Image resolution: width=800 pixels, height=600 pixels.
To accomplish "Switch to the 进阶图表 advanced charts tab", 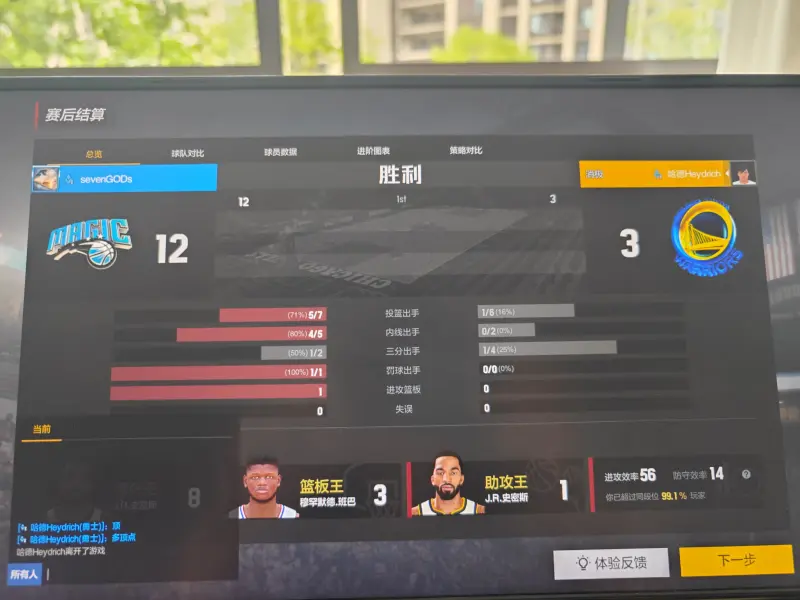I will (373, 151).
